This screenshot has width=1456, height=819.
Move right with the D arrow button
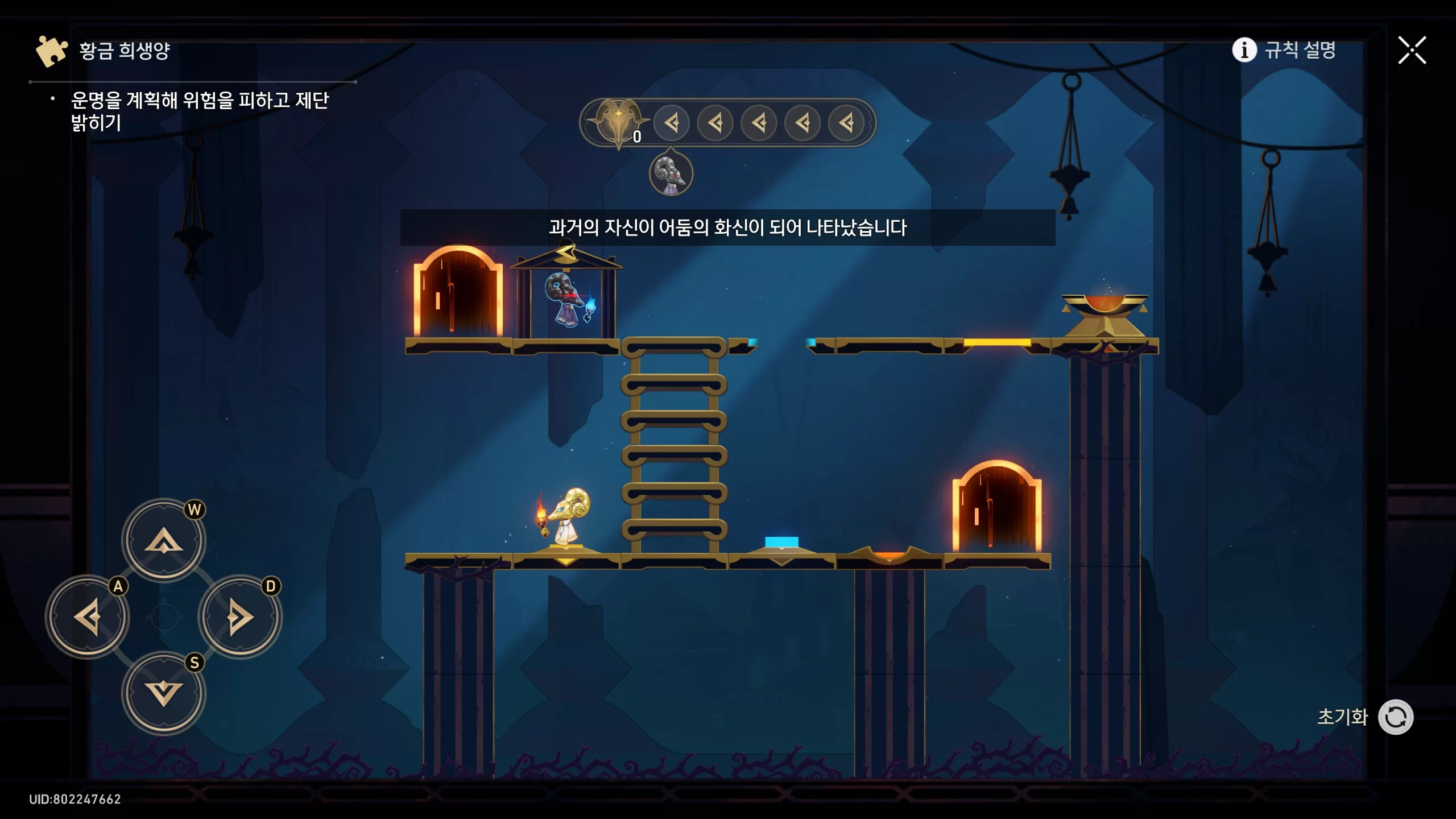tap(240, 617)
